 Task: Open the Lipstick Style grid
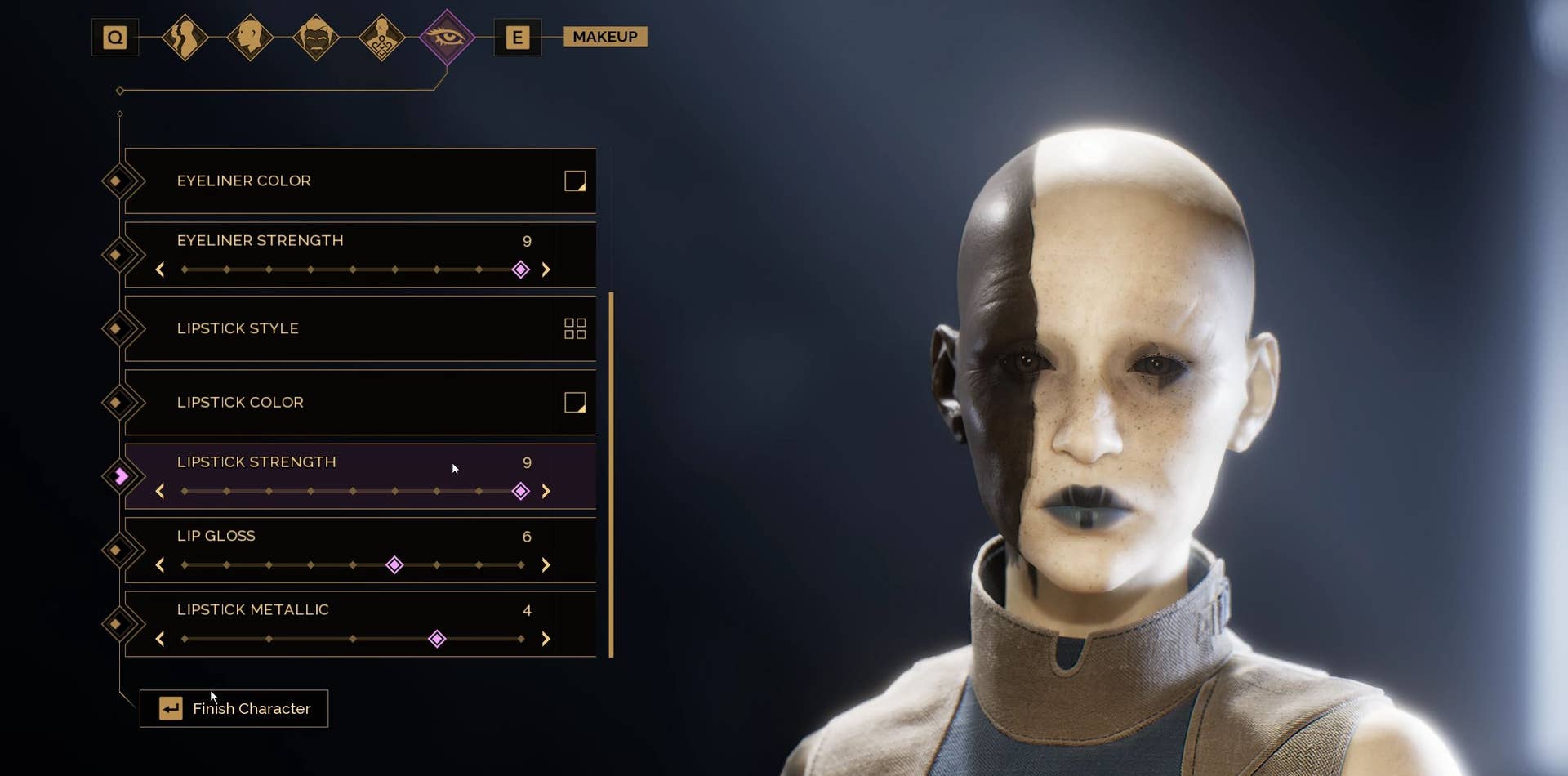click(575, 328)
